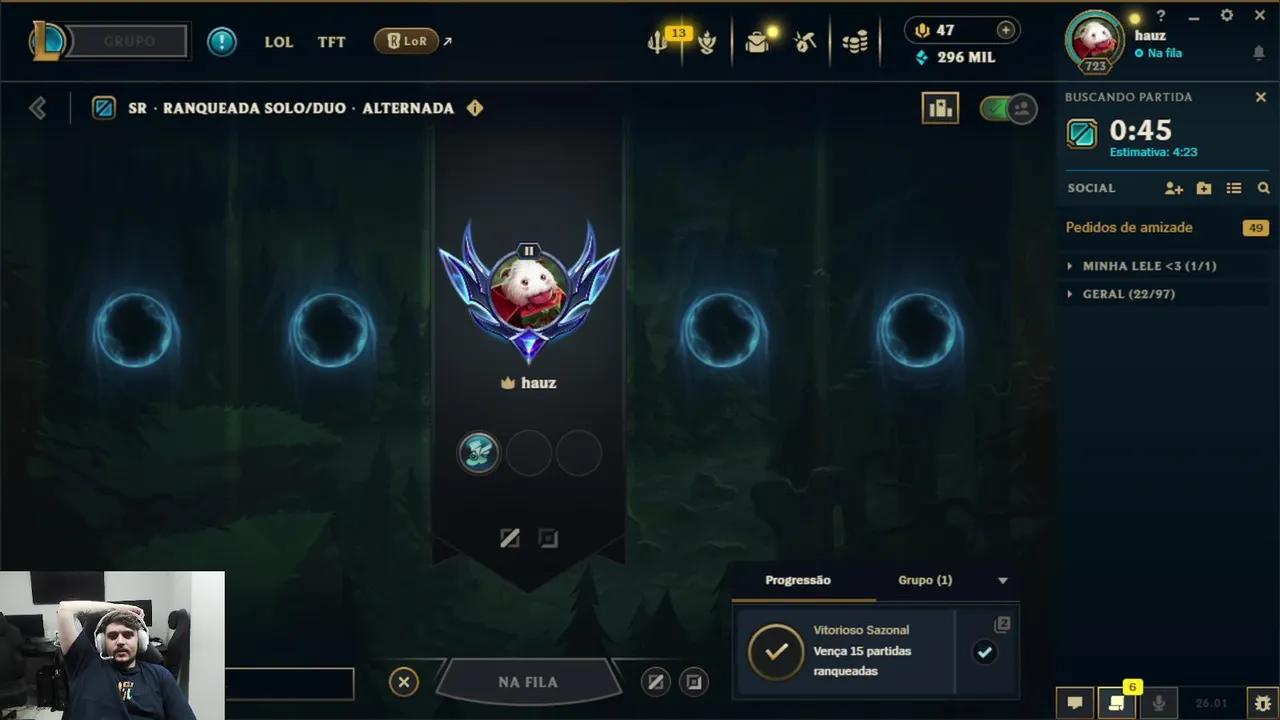Open the chat bubble icon in bottom bar
This screenshot has height=720, width=1280.
pos(1075,704)
